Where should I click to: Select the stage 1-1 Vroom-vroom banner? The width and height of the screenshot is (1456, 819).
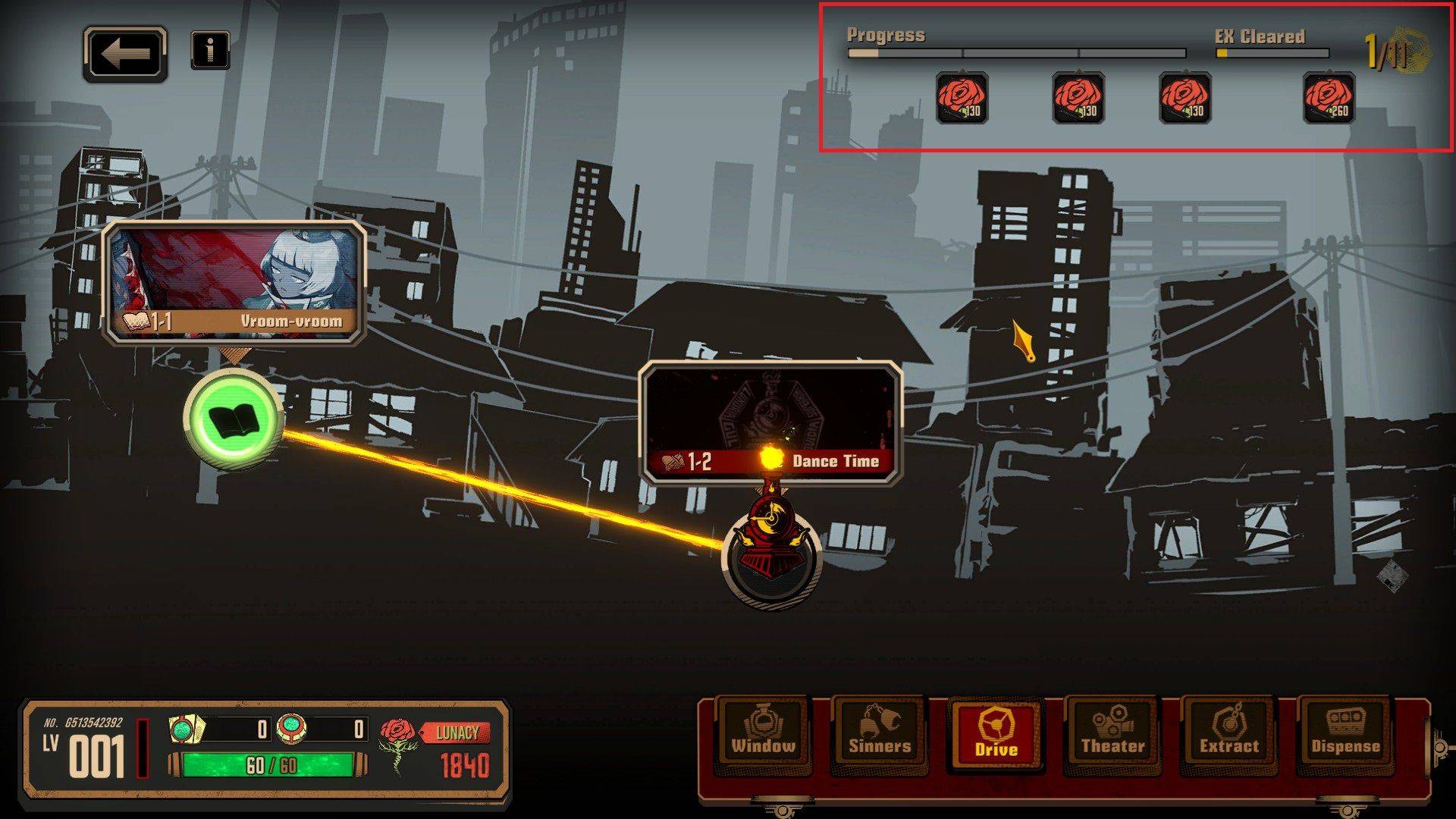point(235,284)
